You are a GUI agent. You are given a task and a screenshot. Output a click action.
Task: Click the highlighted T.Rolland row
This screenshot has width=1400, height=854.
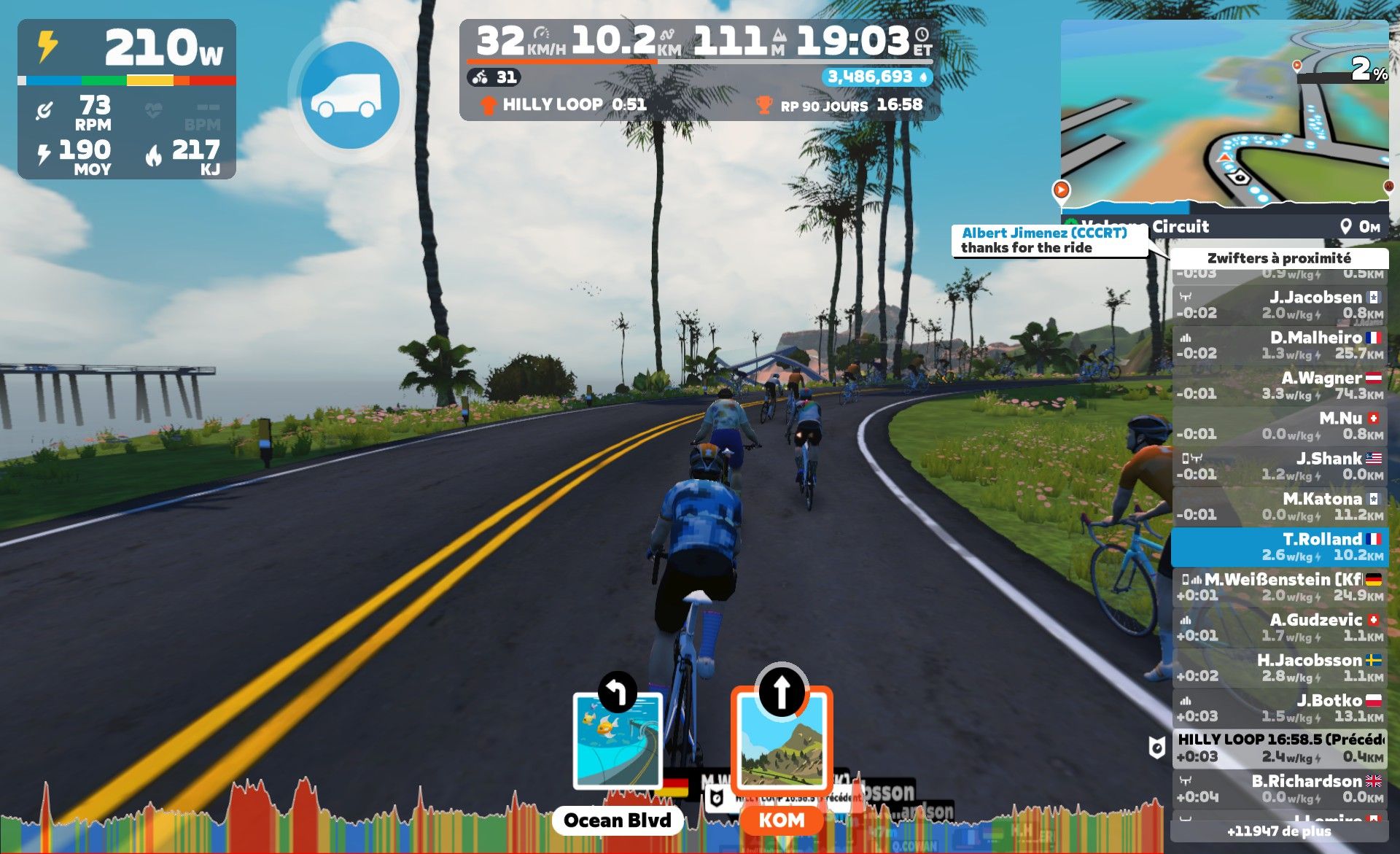tap(1280, 547)
